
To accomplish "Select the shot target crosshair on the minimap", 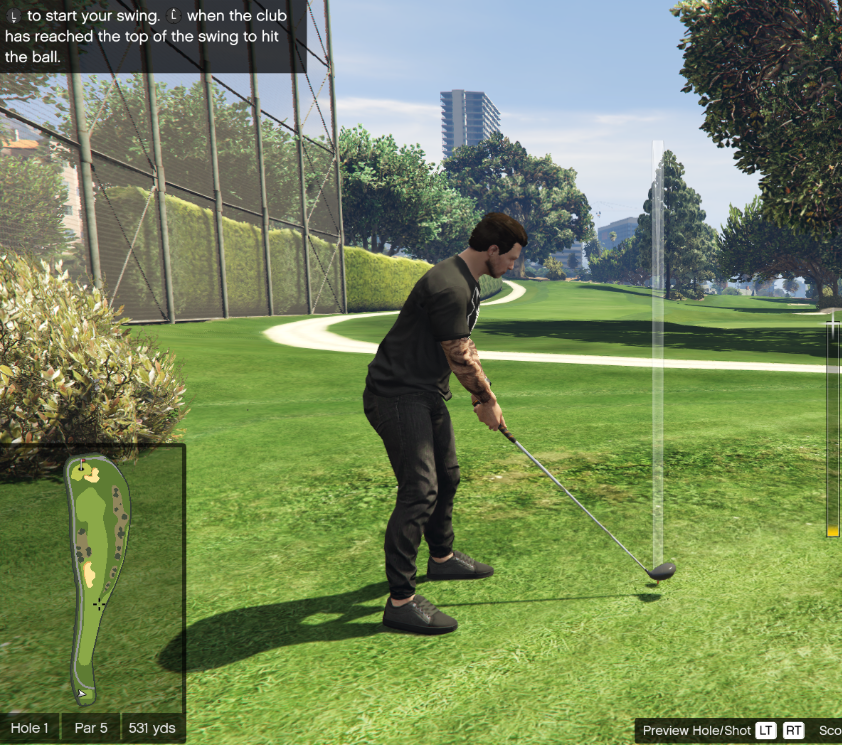I will coord(99,604).
